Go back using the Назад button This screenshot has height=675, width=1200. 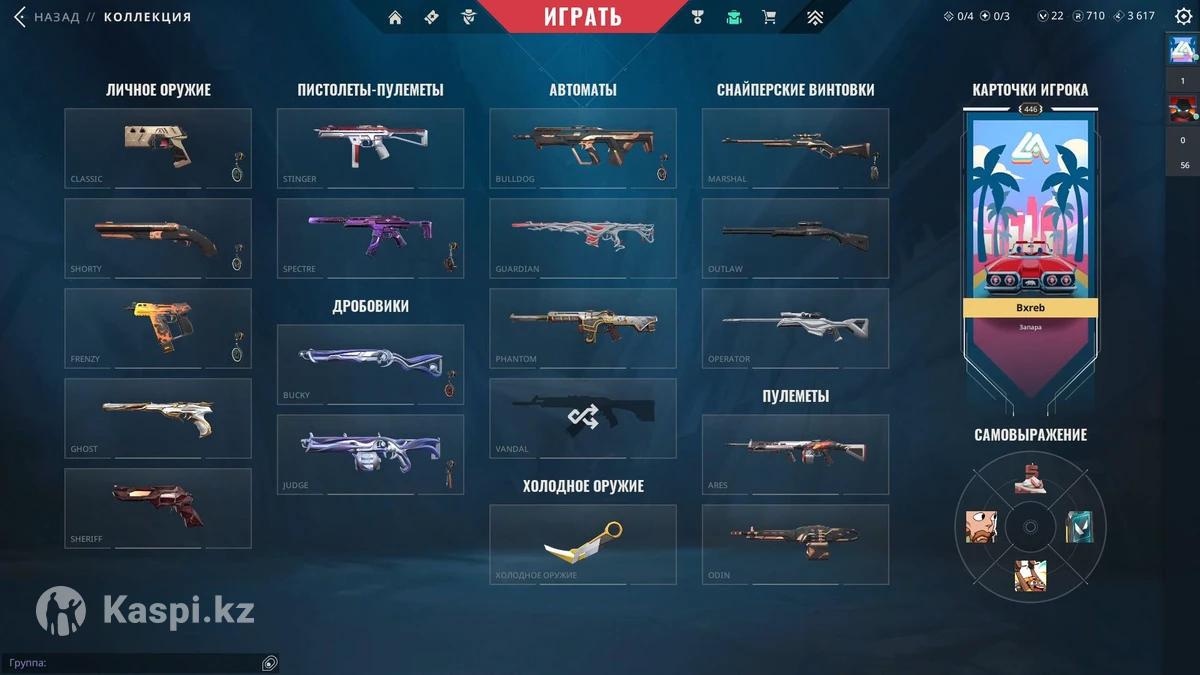[x=47, y=17]
